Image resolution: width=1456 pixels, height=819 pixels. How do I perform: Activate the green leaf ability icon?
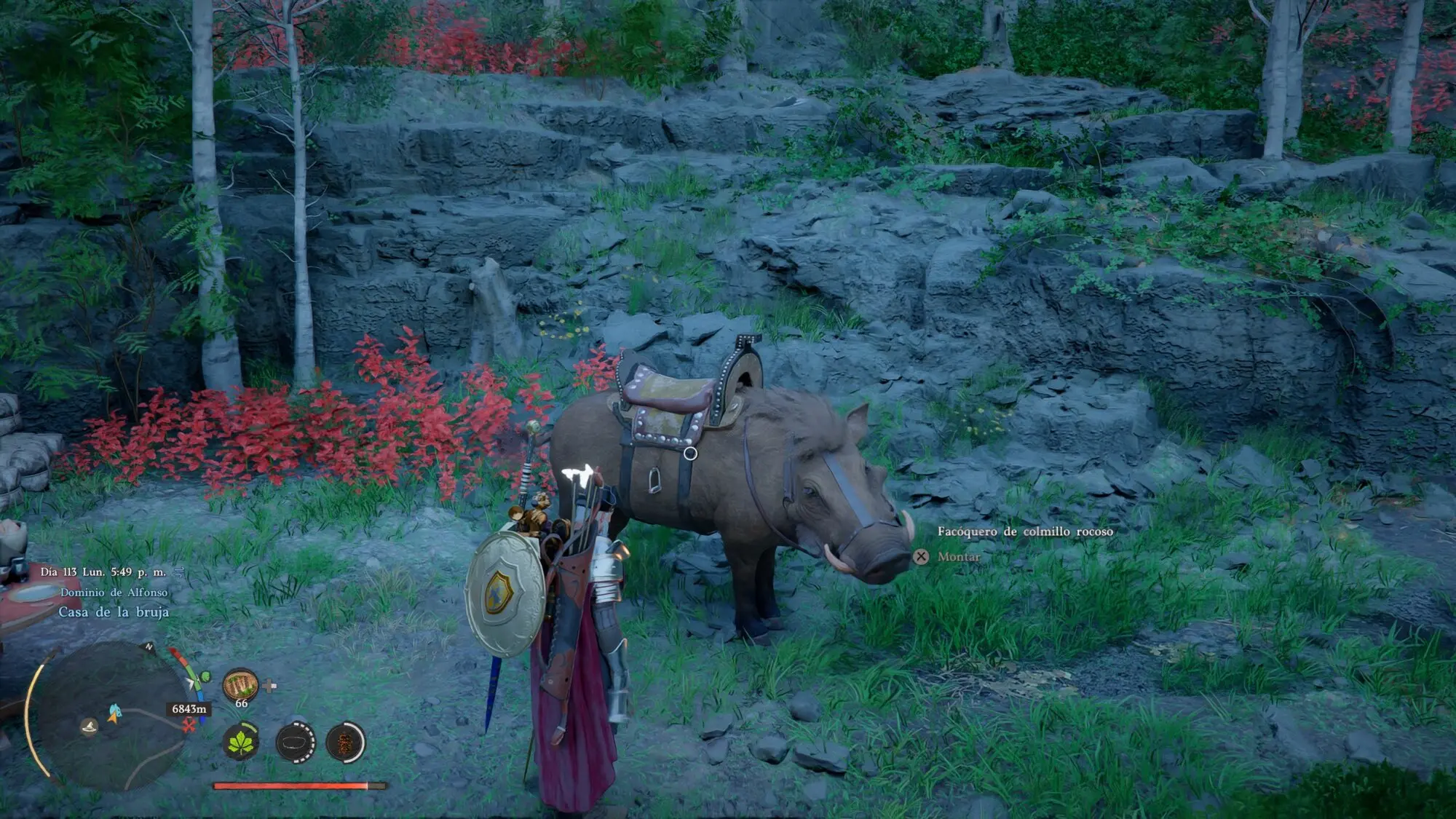[240, 742]
